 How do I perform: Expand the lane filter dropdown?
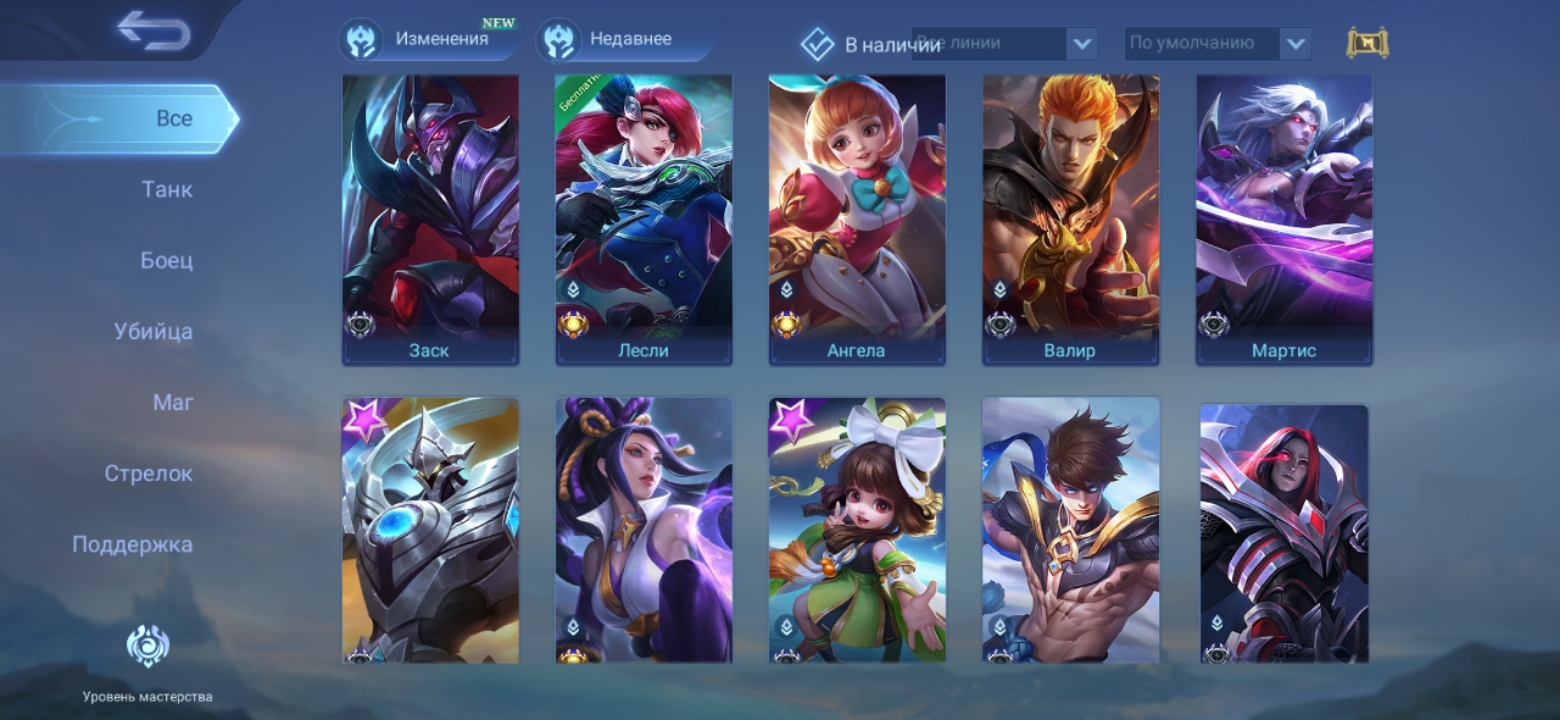pos(1081,44)
